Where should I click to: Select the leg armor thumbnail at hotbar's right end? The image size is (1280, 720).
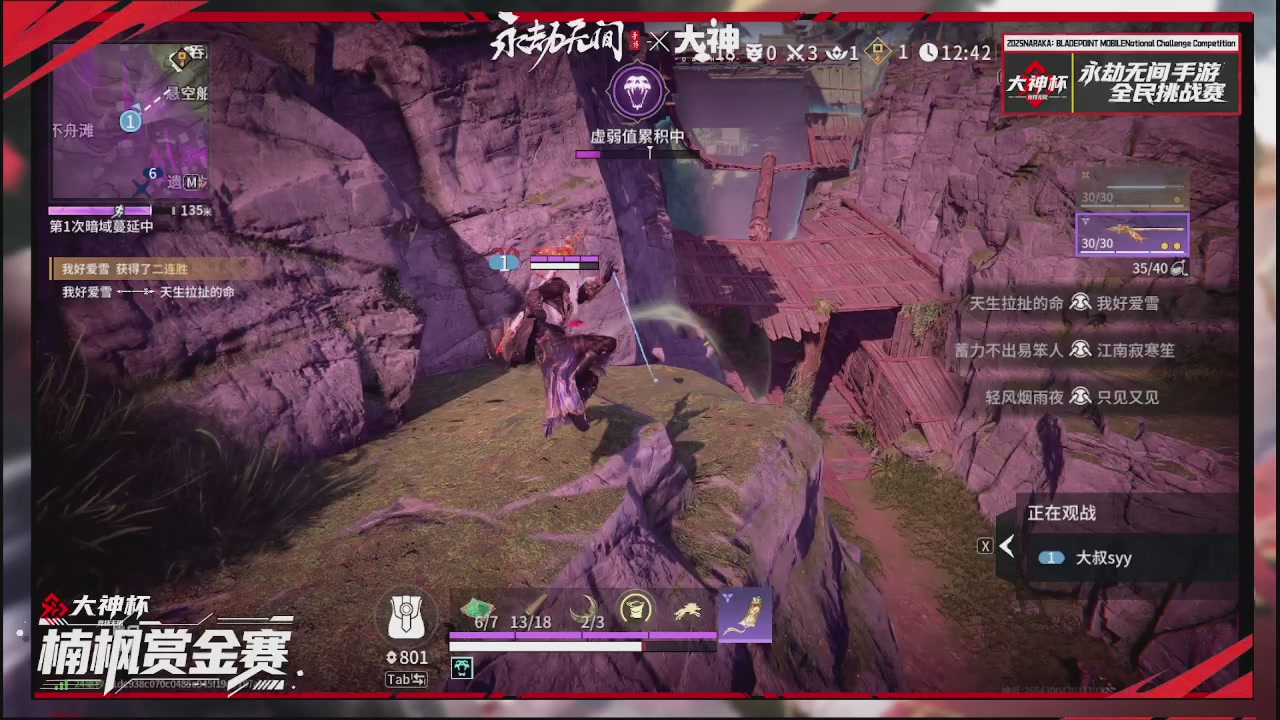(x=745, y=614)
